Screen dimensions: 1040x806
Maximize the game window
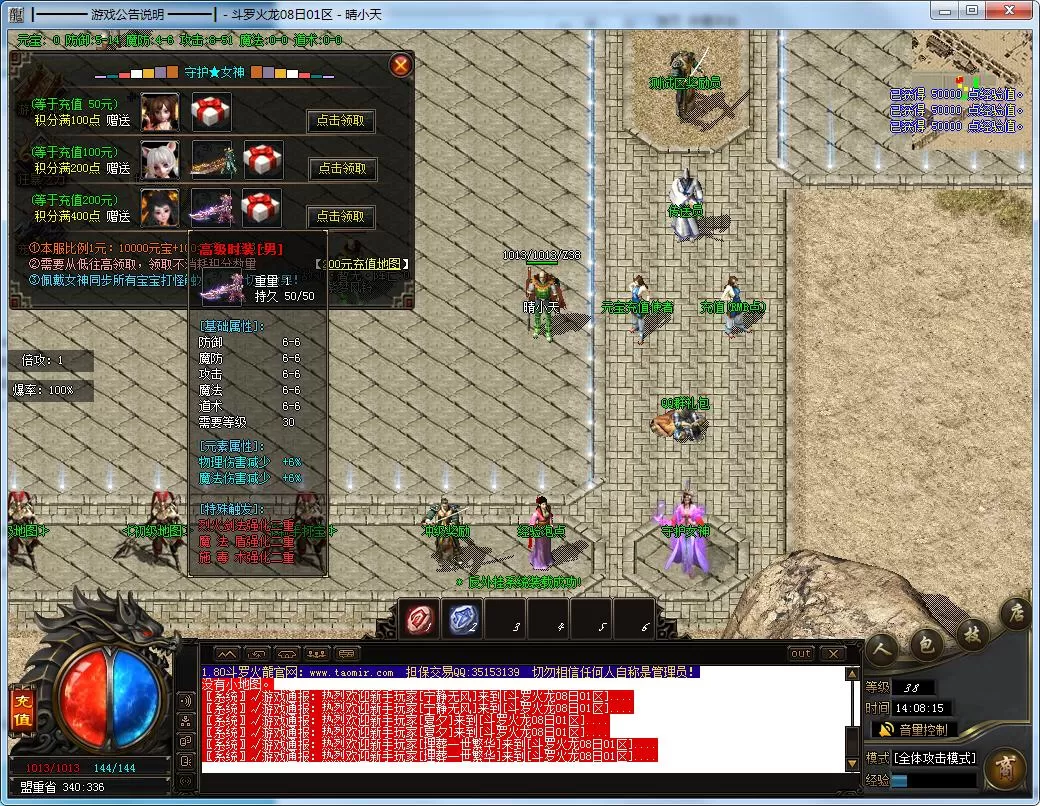[x=972, y=11]
